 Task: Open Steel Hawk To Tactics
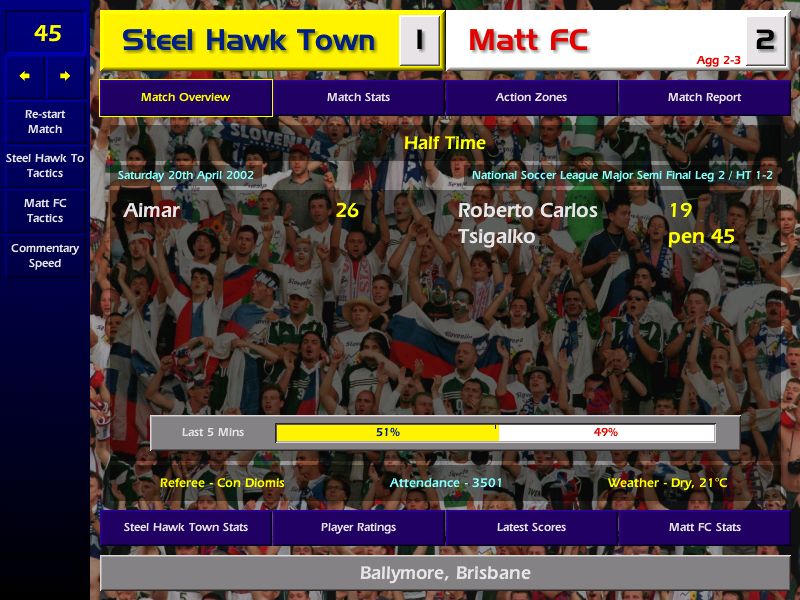[45, 165]
